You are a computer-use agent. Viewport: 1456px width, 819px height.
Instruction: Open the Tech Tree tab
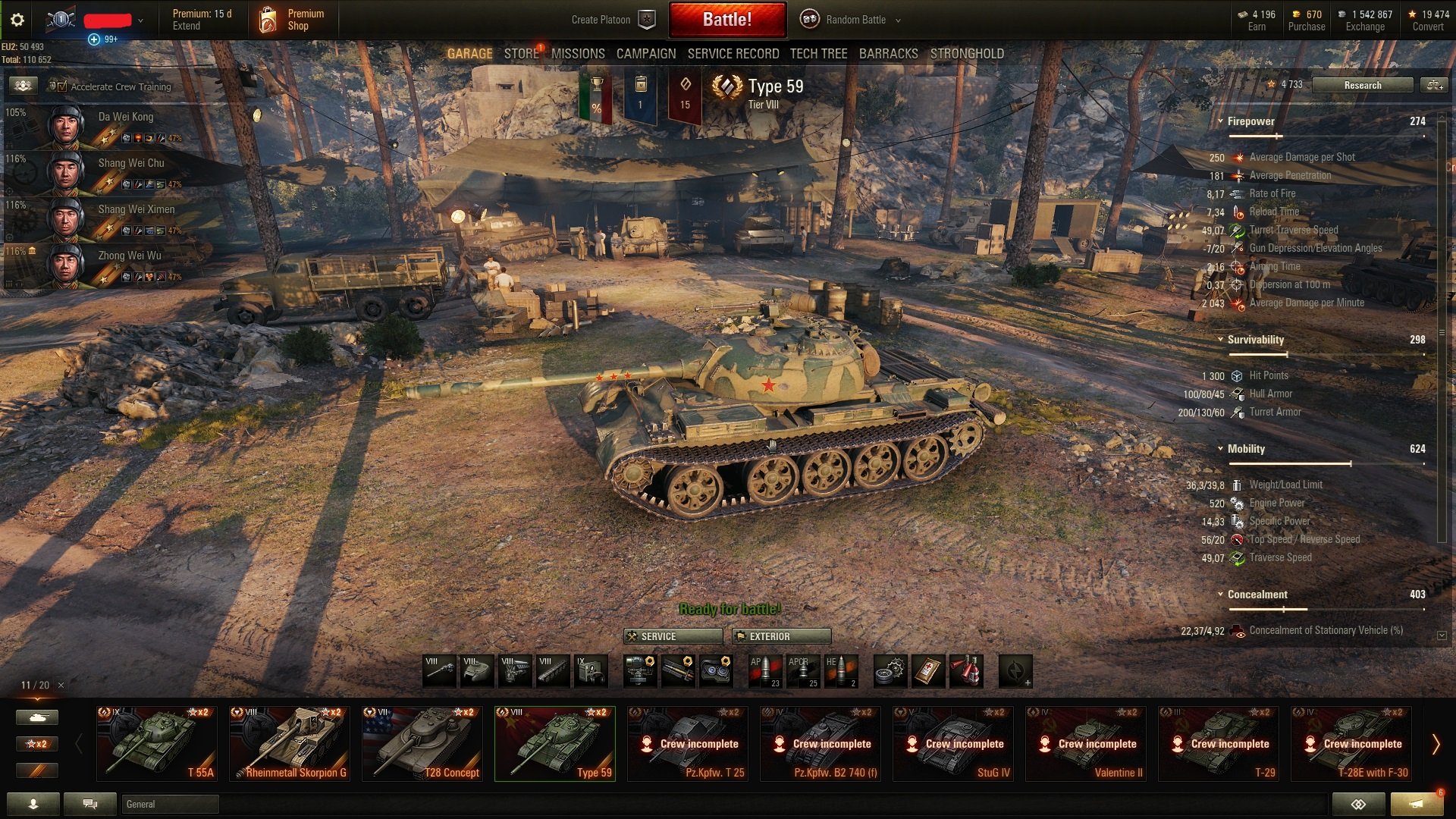click(818, 54)
